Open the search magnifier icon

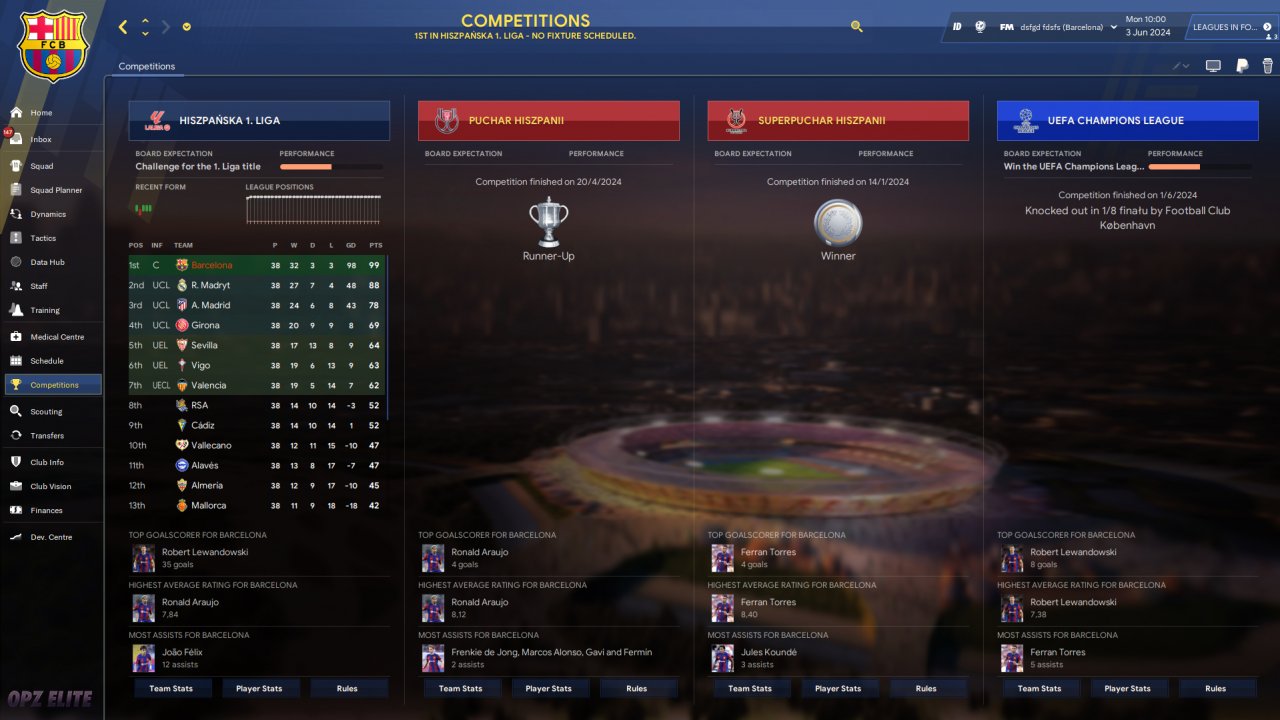(857, 27)
